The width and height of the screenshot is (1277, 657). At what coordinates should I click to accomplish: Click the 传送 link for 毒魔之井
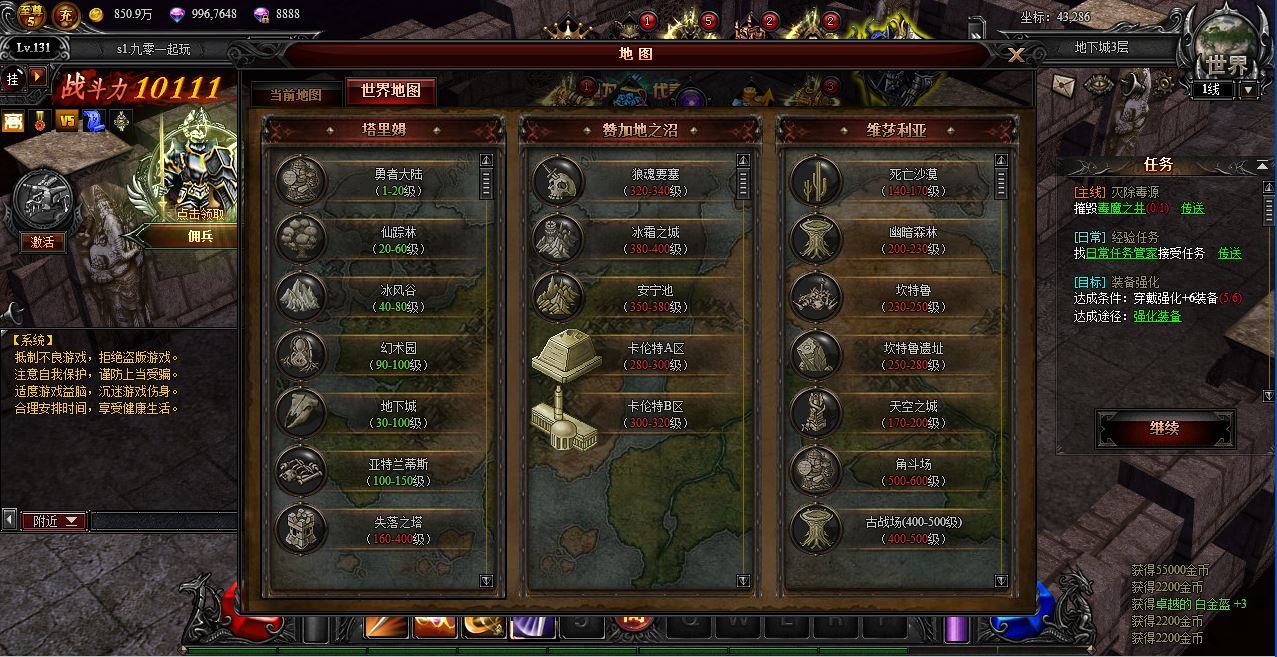(x=1192, y=208)
